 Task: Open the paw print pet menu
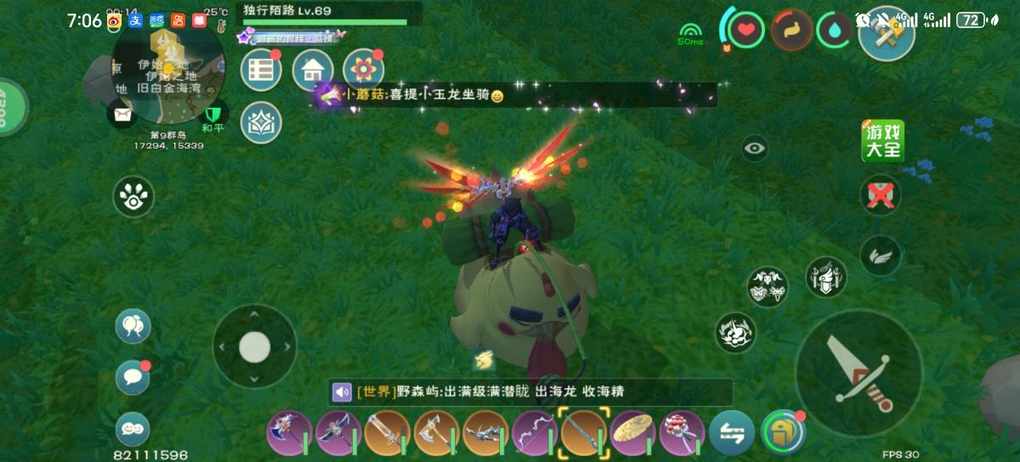pyautogui.click(x=133, y=197)
